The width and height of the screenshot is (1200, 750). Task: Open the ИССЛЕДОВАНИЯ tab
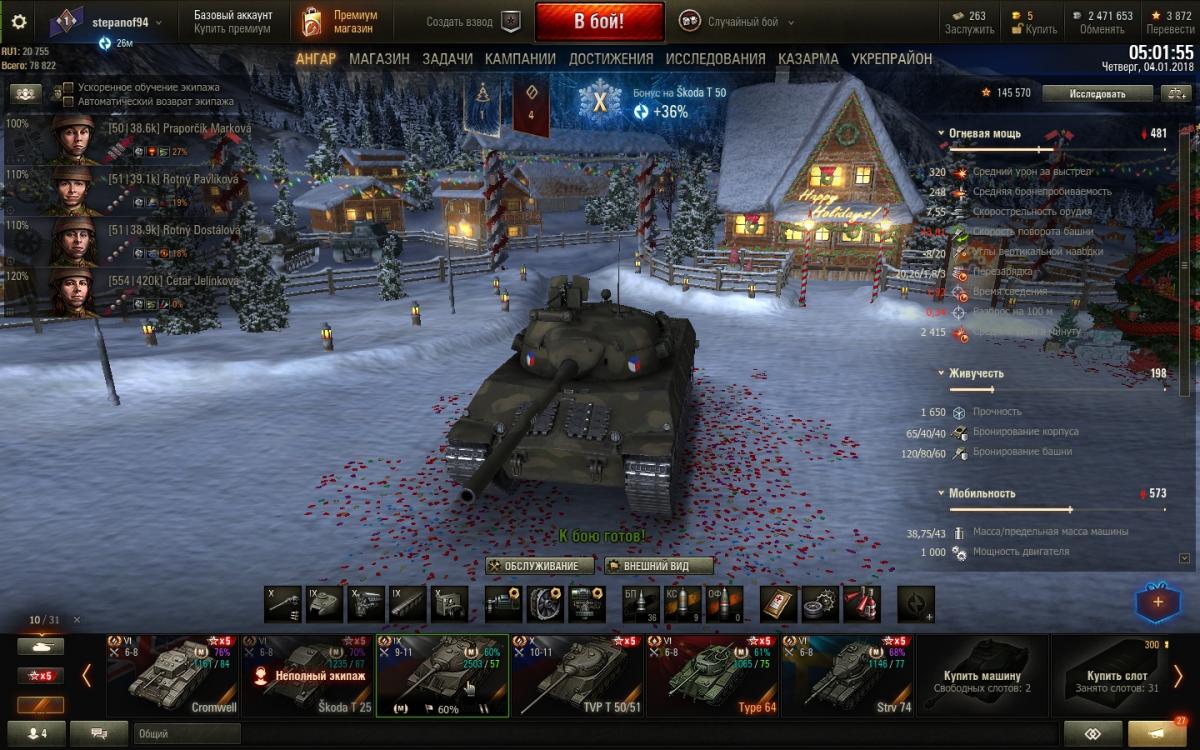[x=715, y=59]
